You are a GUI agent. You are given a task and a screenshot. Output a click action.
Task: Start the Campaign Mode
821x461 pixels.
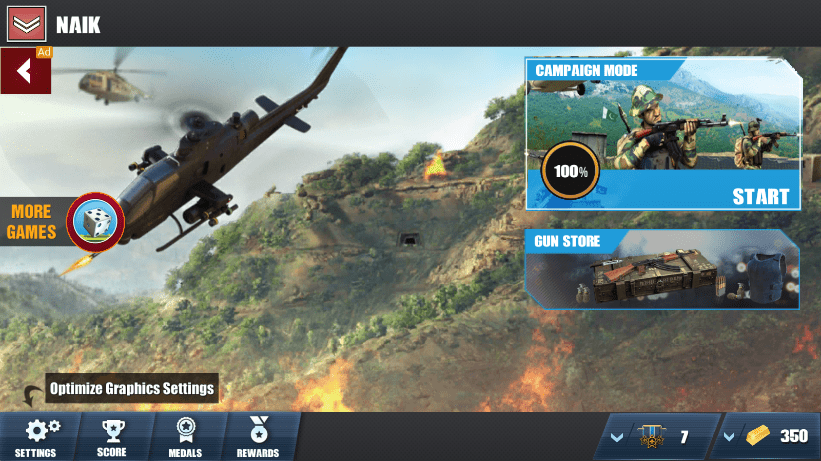760,196
